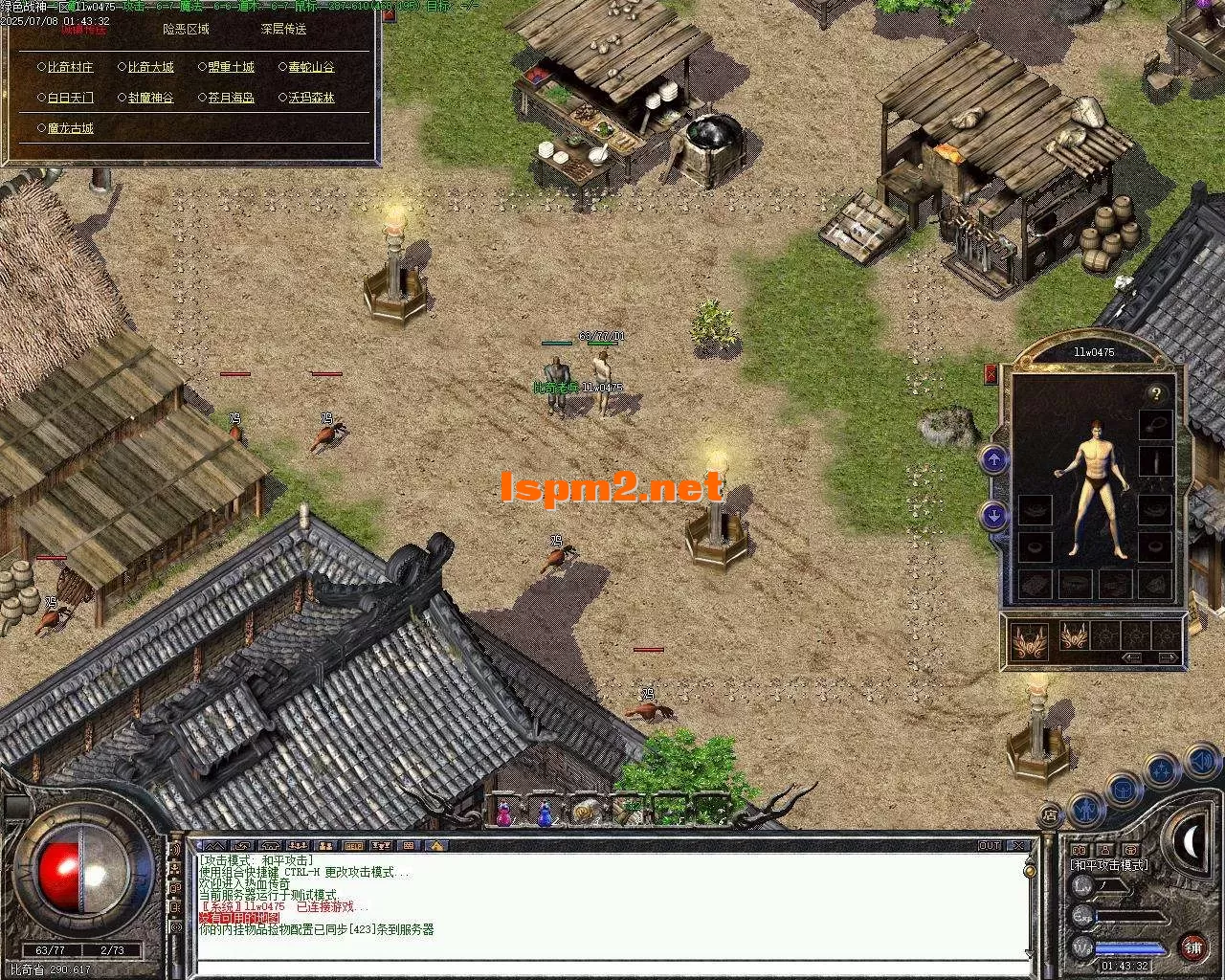Use the pink potion in the belt

point(503,814)
